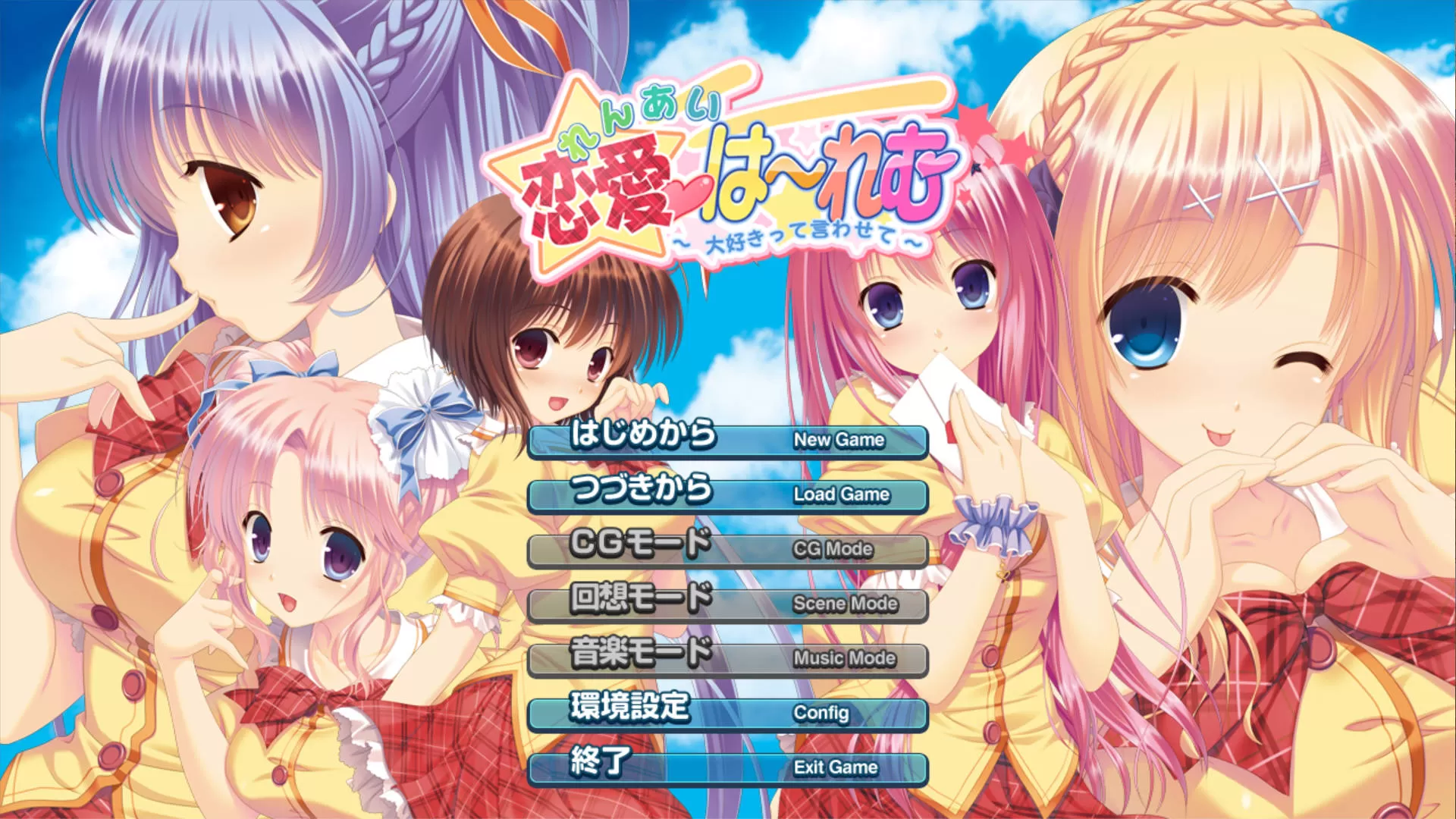Screen dimensions: 1456x819
Task: Choose Exit Game
Action: (728, 768)
